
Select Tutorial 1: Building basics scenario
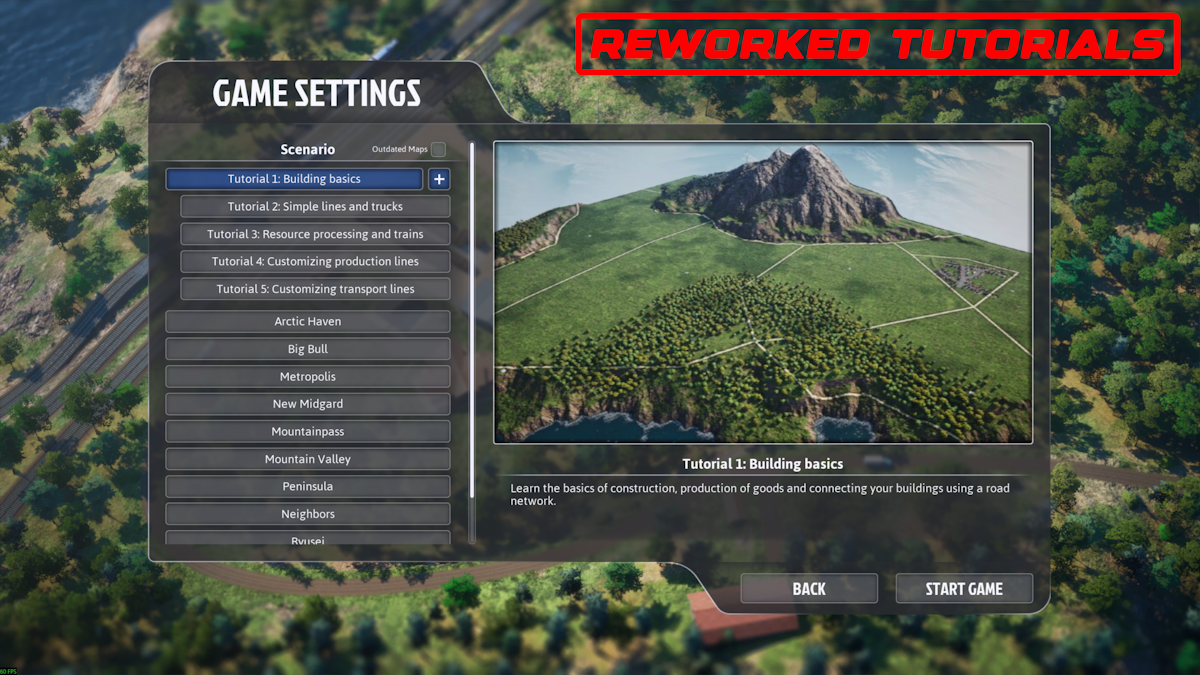point(294,179)
